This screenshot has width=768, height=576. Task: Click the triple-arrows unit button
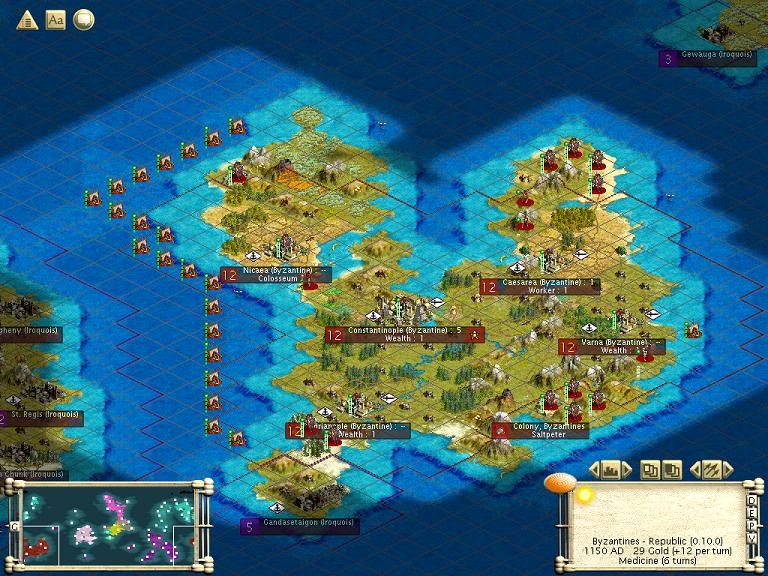[712, 469]
